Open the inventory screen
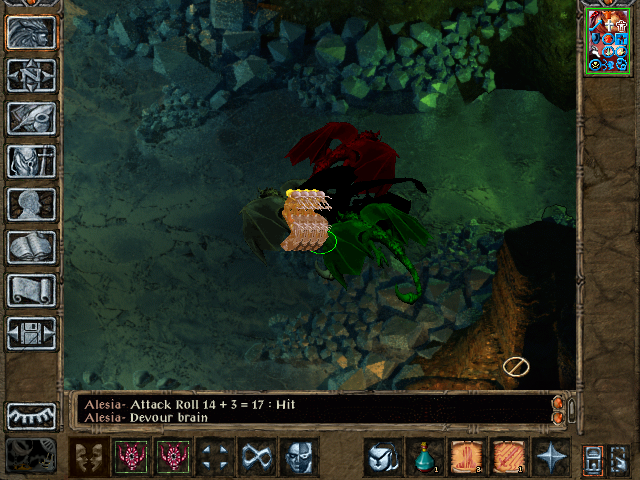Screen dimensions: 640x480 click(32, 161)
